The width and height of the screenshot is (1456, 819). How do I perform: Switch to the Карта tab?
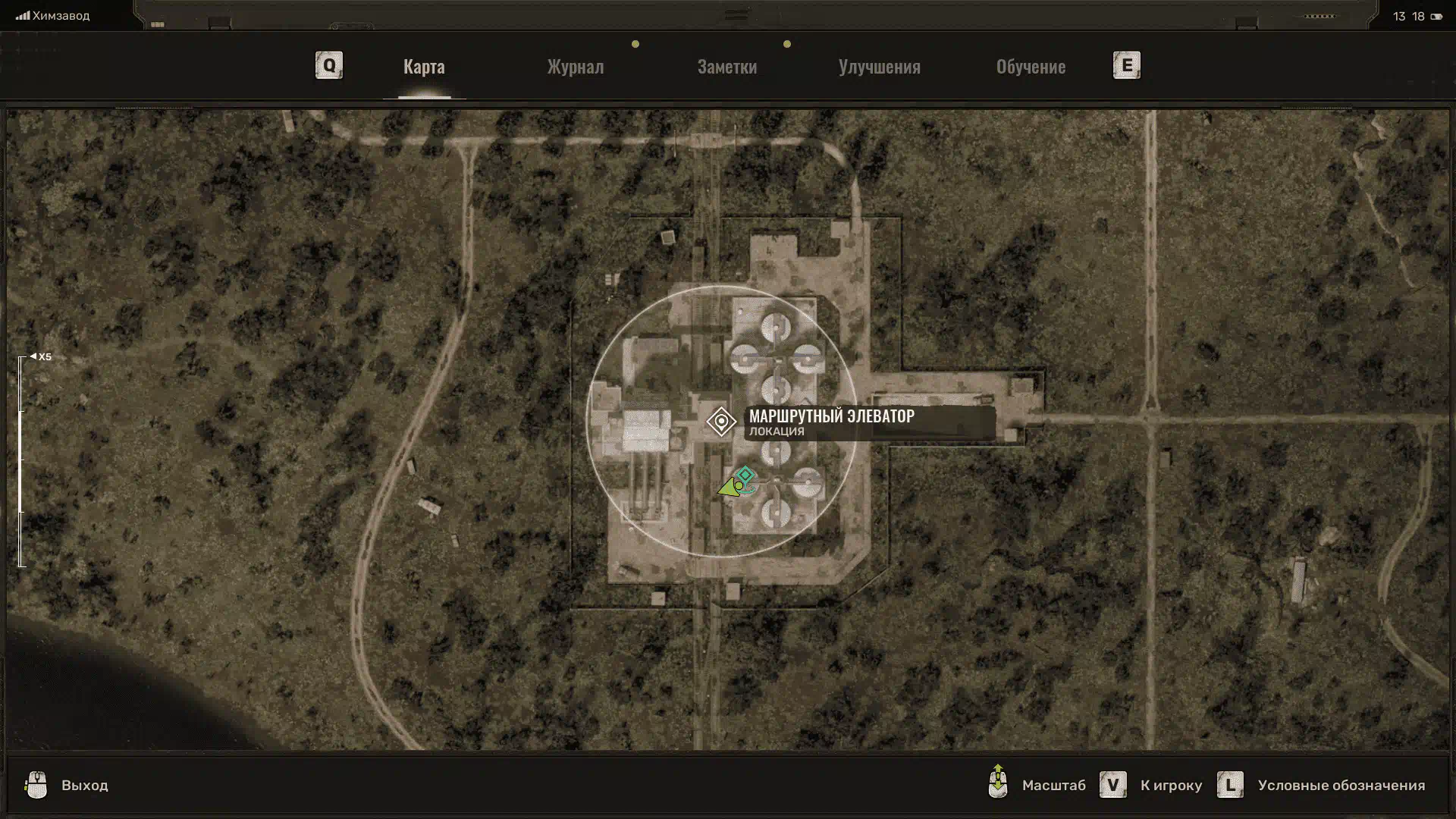(x=424, y=67)
